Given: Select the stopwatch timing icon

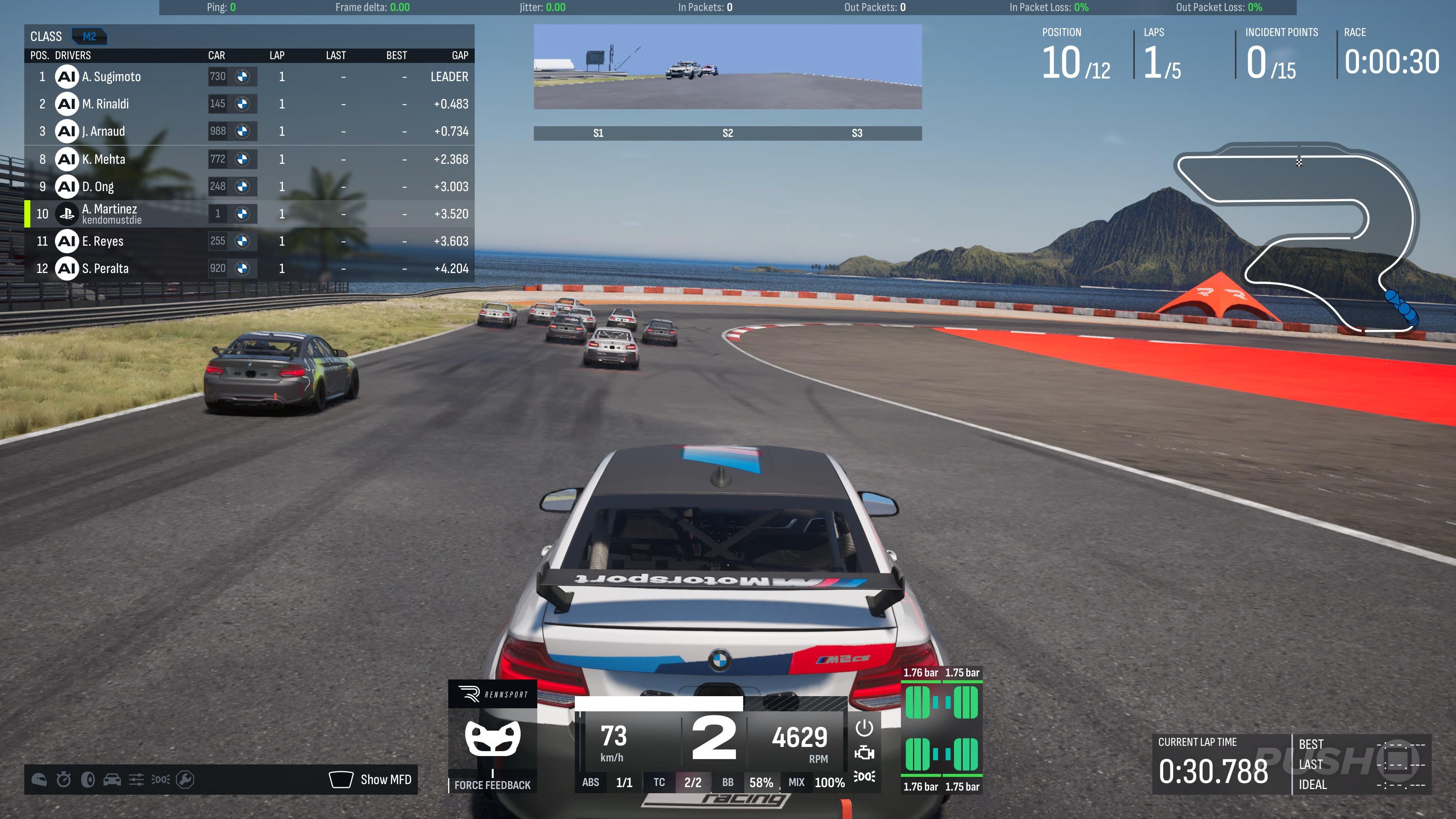Looking at the screenshot, I should click(x=63, y=780).
